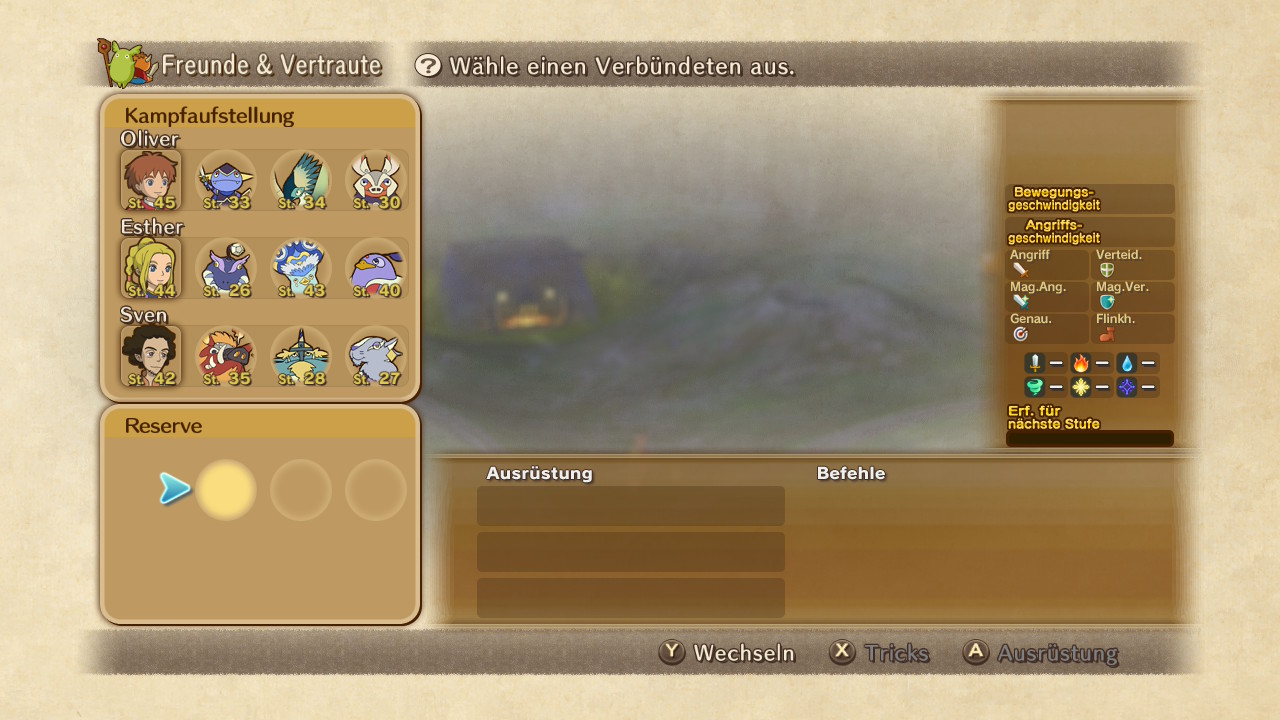Choose Sven's level 35 familiar
This screenshot has width=1280, height=720.
click(x=226, y=356)
